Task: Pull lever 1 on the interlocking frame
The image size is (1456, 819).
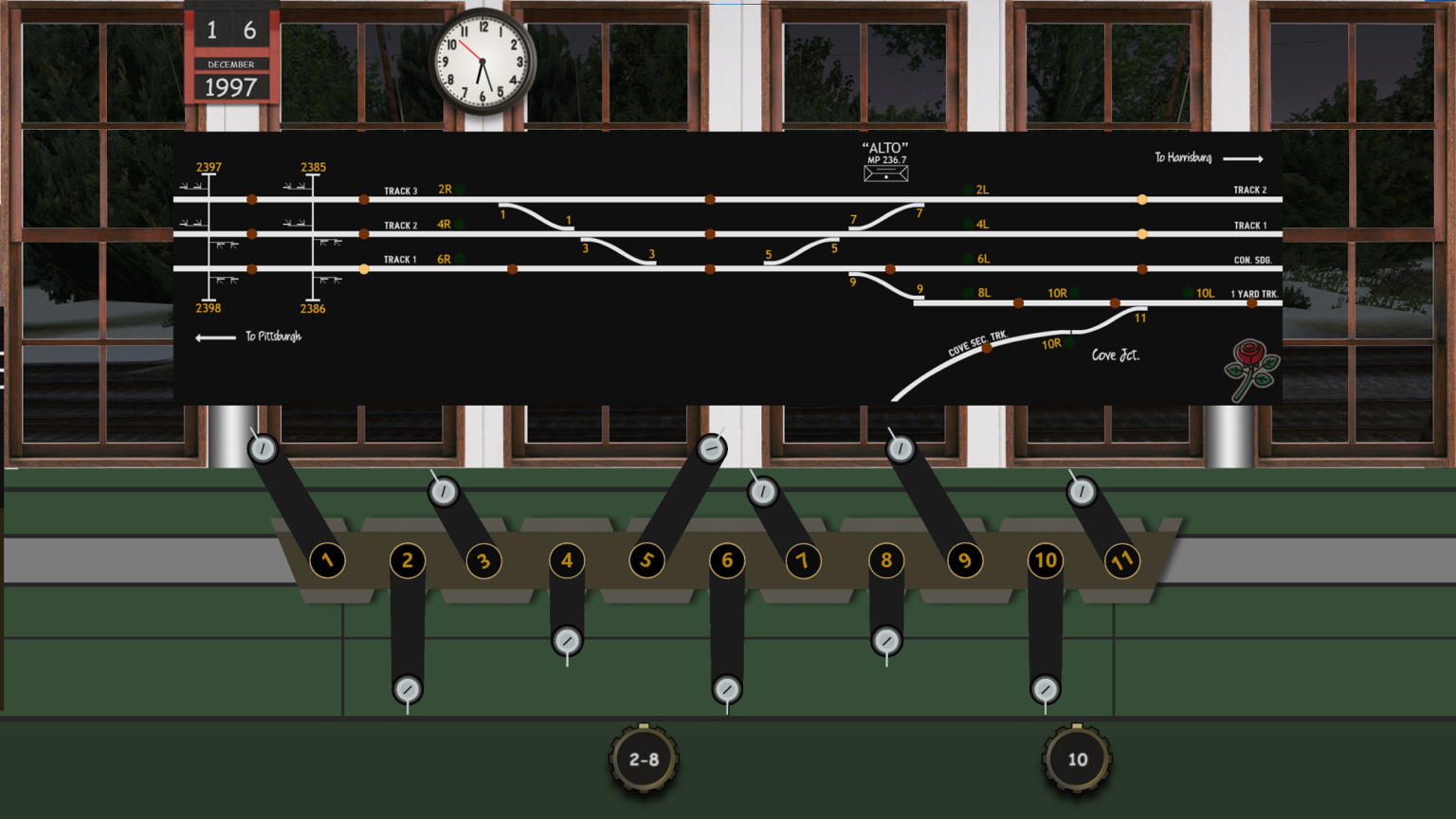Action: [x=327, y=560]
